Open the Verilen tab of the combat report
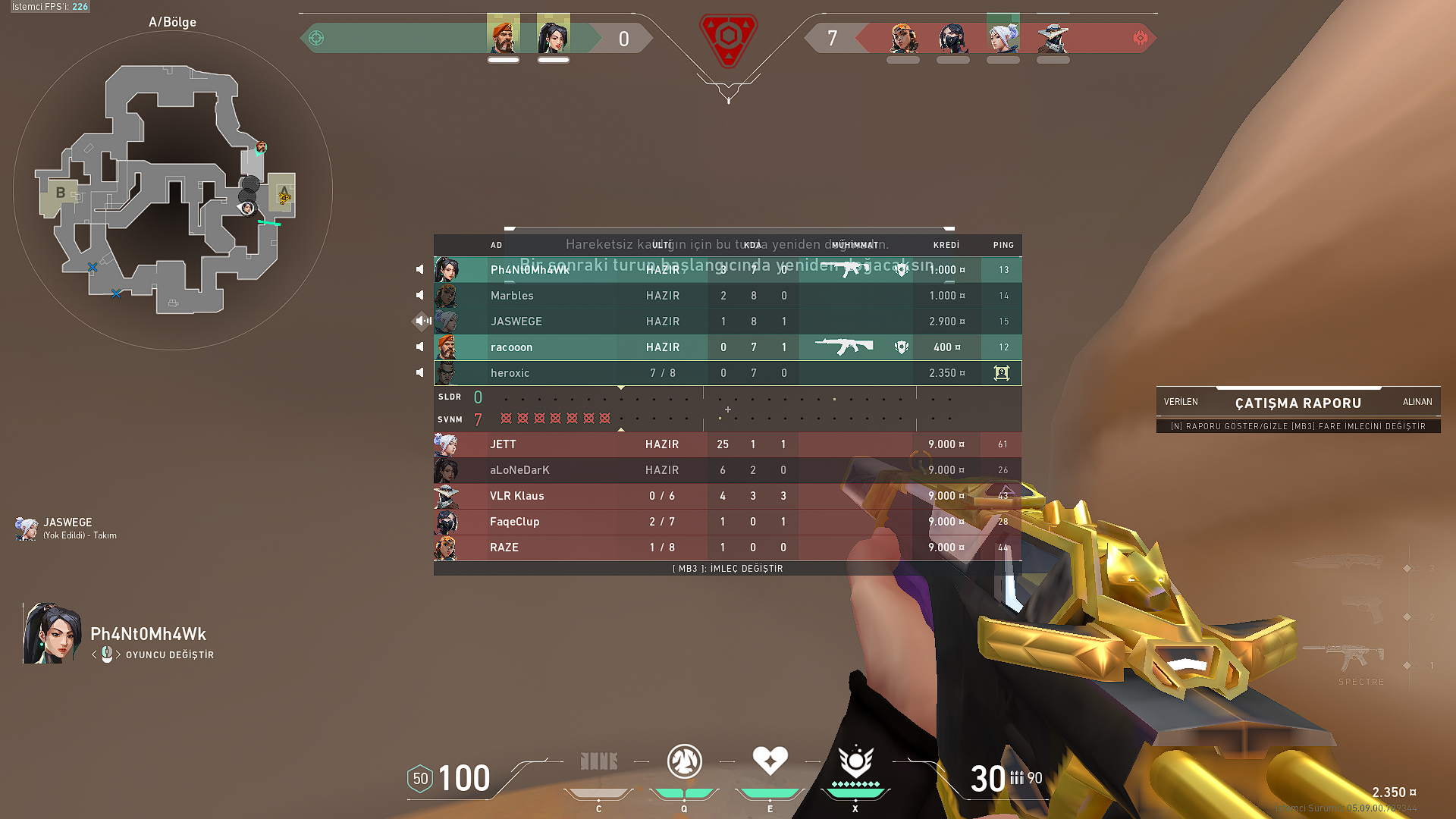Viewport: 1456px width, 819px height. (x=1181, y=402)
